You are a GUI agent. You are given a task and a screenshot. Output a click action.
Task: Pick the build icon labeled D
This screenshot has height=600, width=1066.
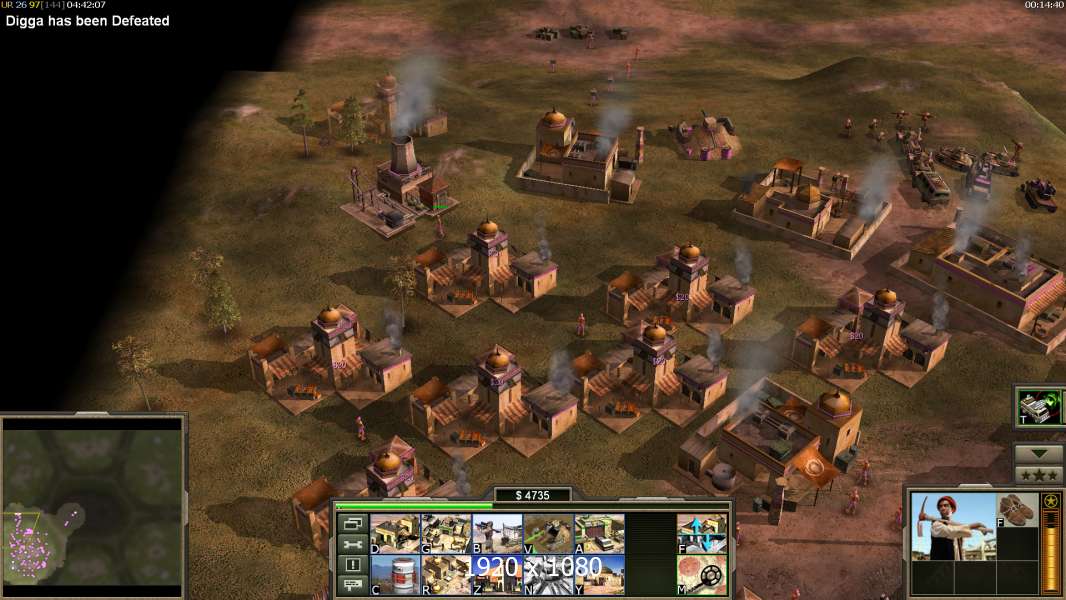395,533
